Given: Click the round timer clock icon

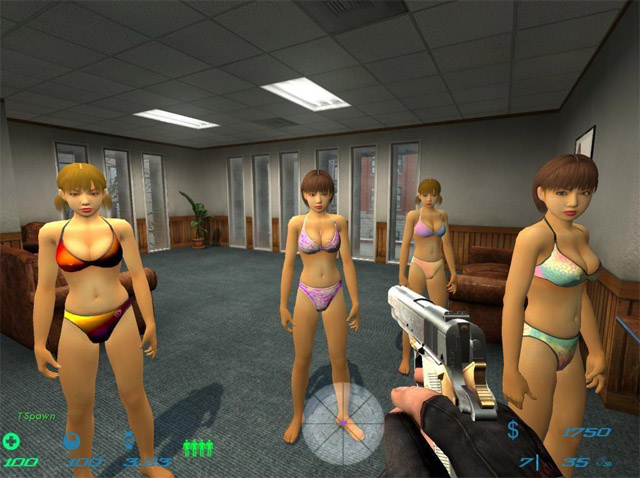Looking at the screenshot, I should 130,439.
